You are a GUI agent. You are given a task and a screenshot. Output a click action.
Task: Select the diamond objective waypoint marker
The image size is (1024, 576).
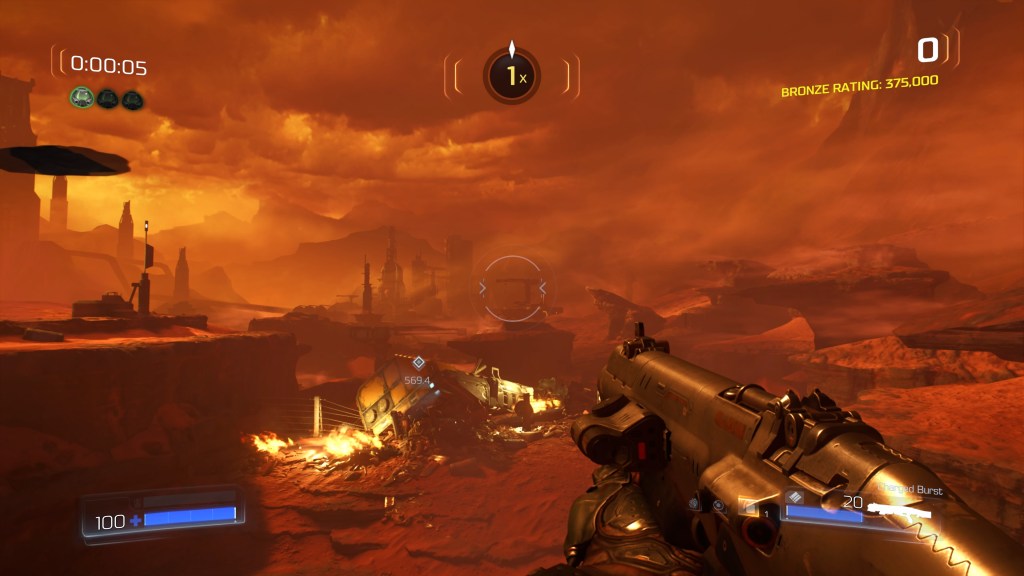[418, 362]
